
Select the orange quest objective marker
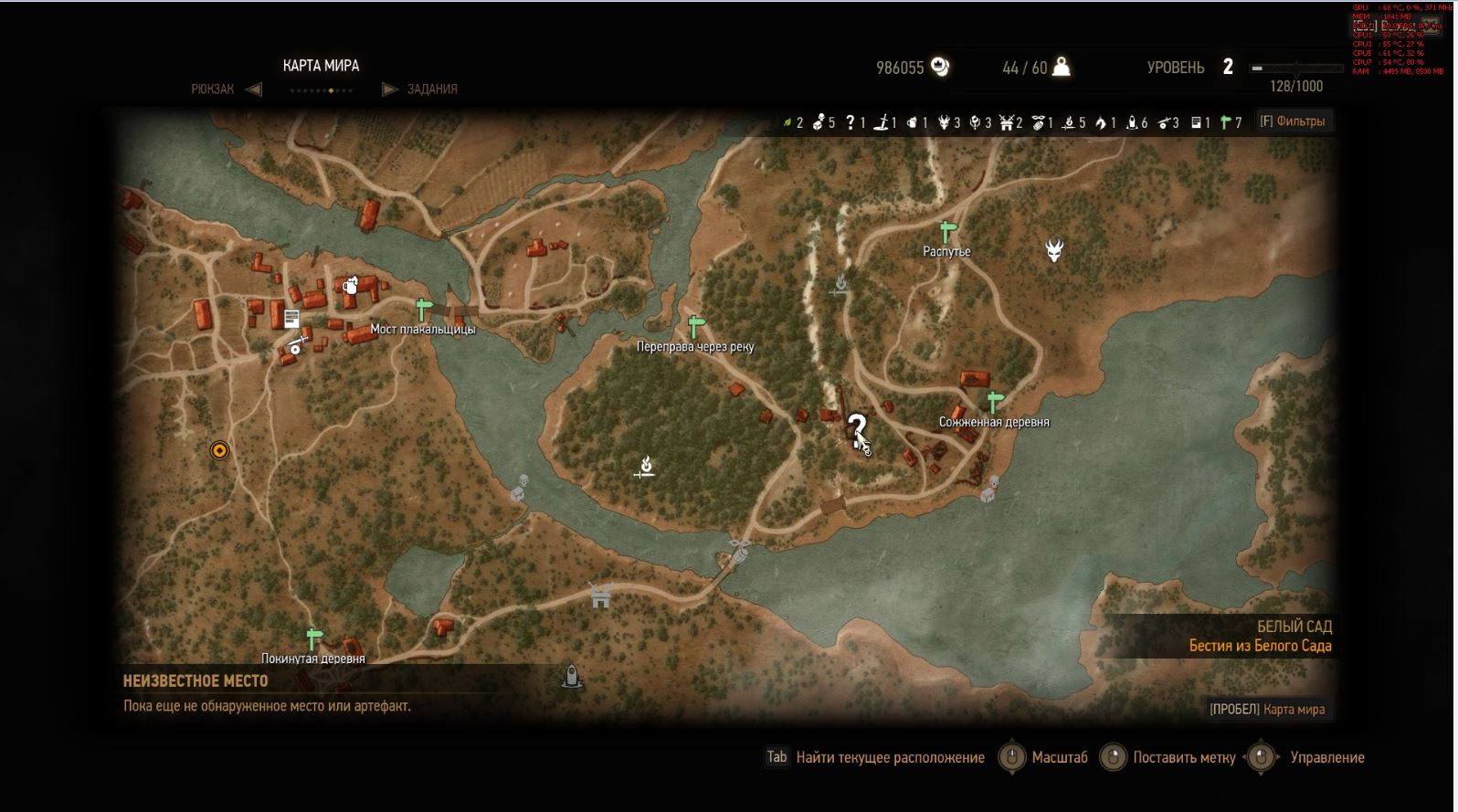(x=219, y=450)
